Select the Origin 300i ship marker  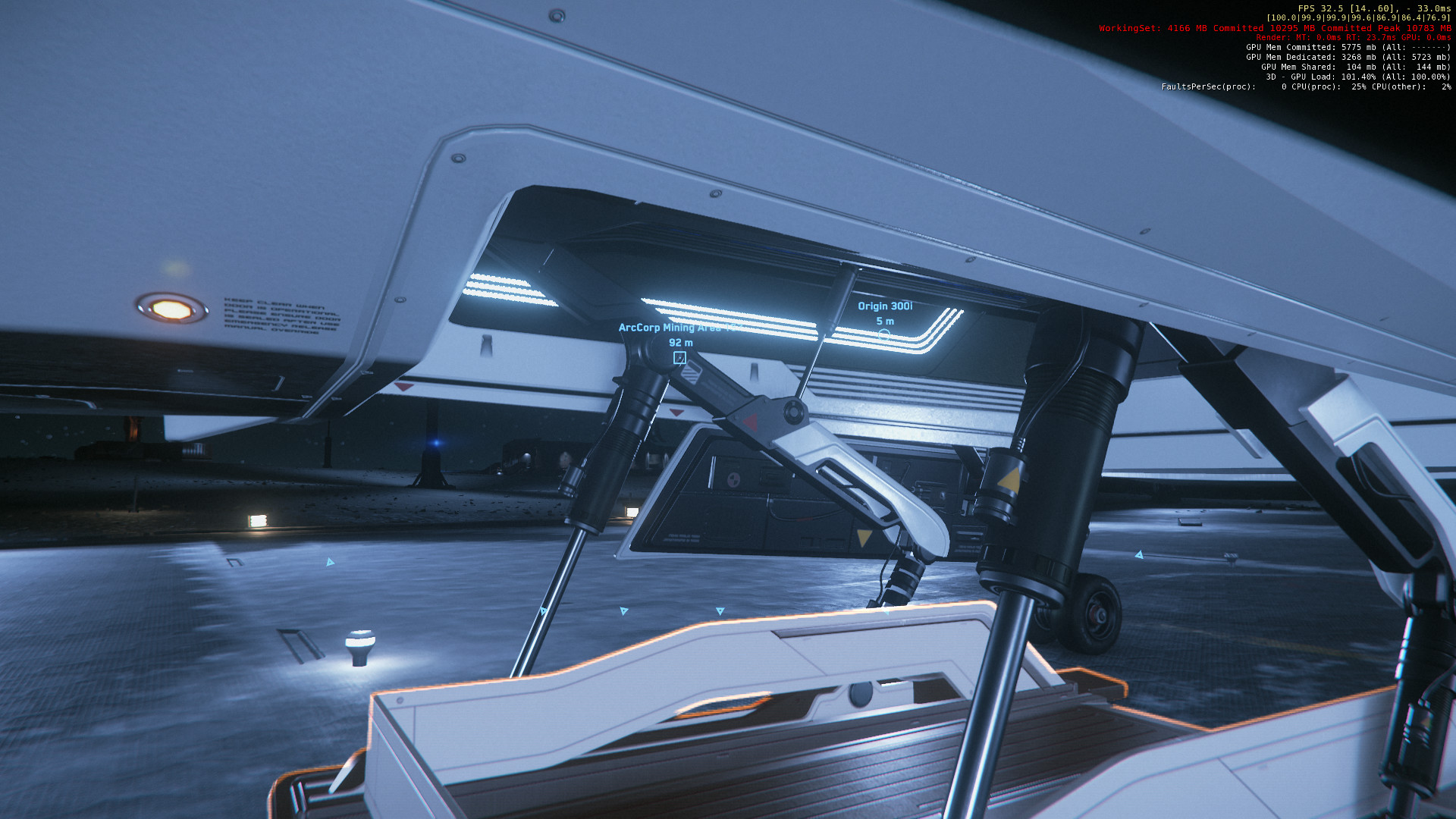click(886, 306)
